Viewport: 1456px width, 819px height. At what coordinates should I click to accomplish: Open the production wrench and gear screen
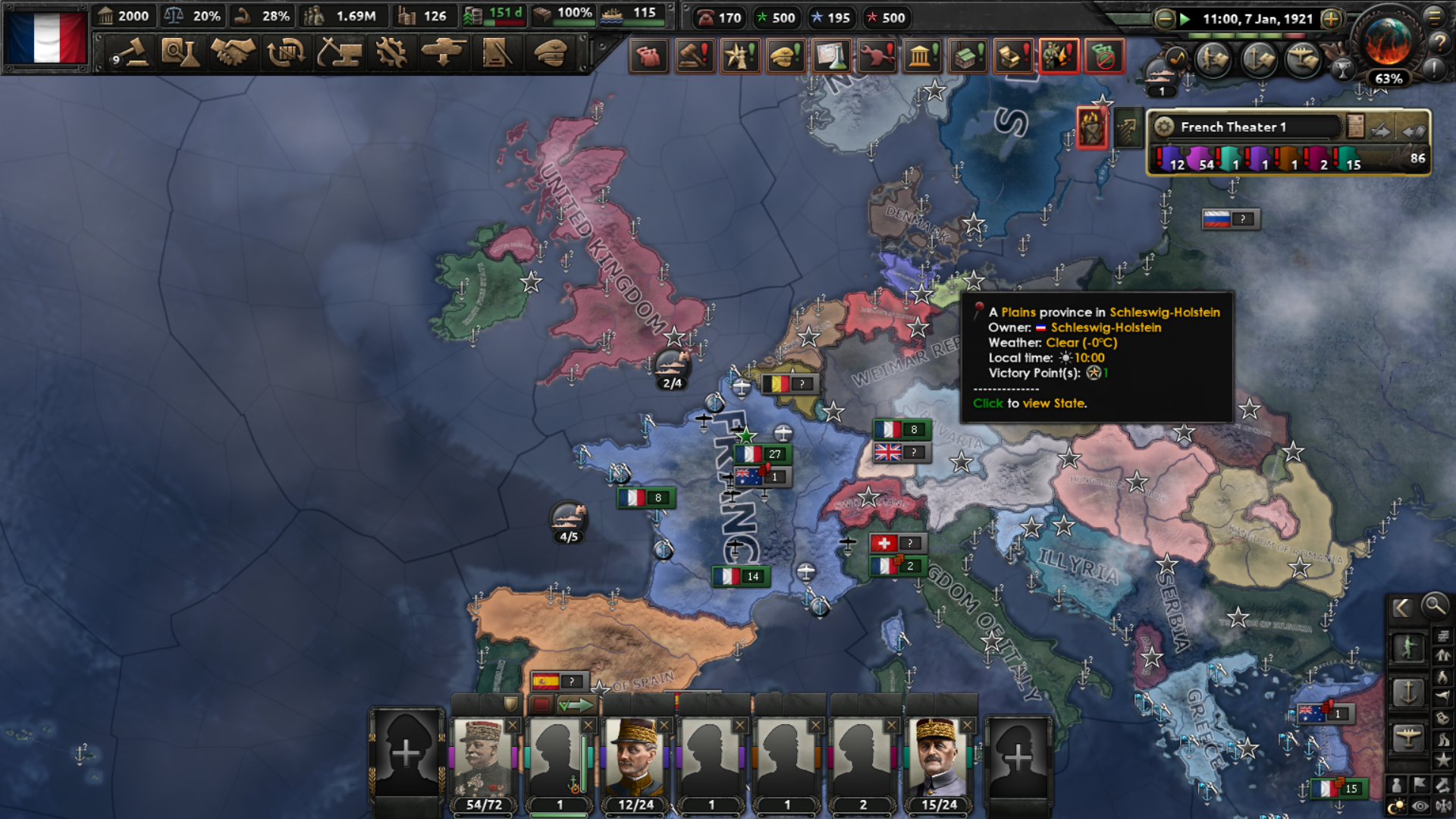(x=391, y=53)
